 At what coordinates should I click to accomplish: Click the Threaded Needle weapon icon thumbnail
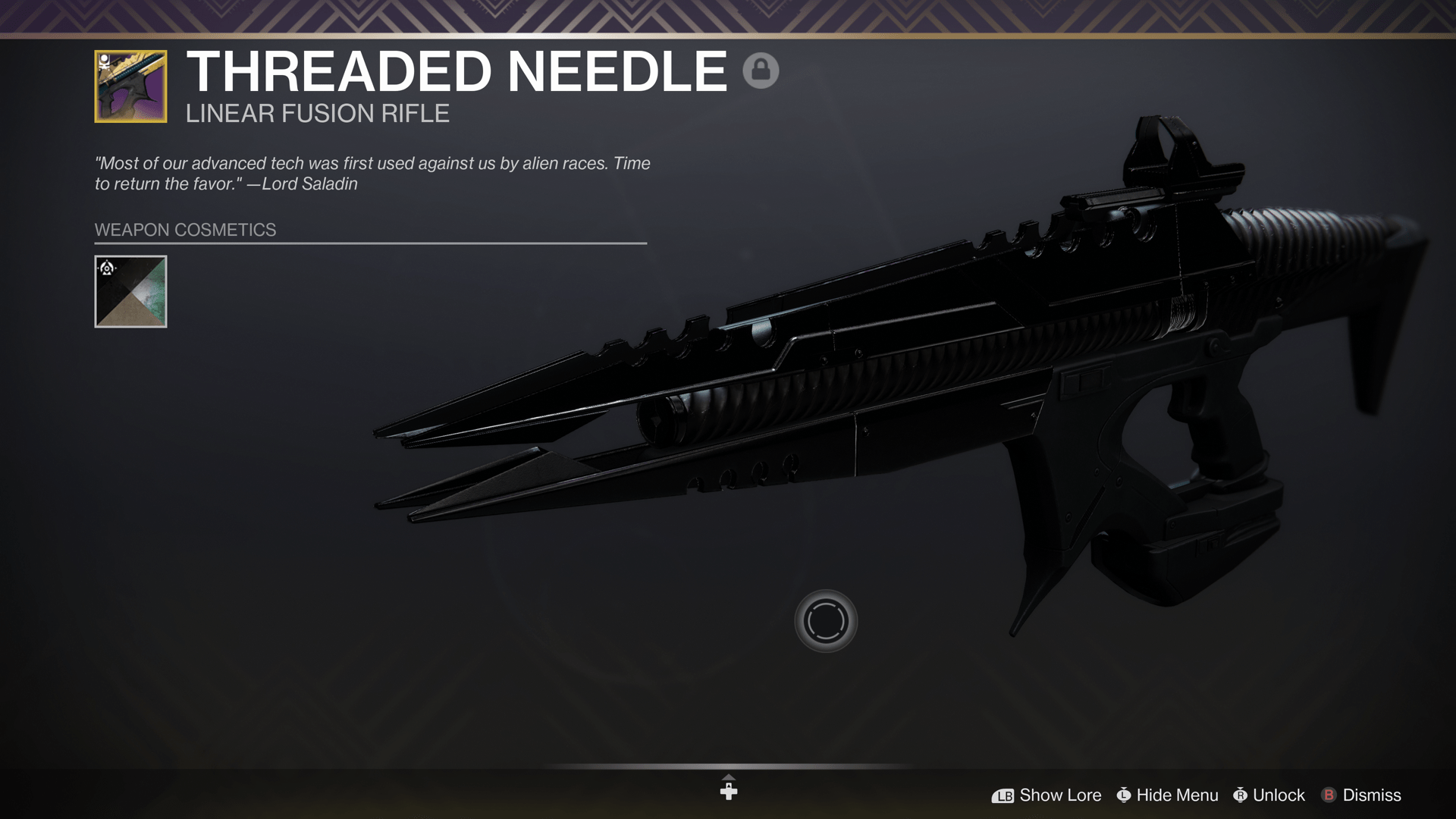130,83
